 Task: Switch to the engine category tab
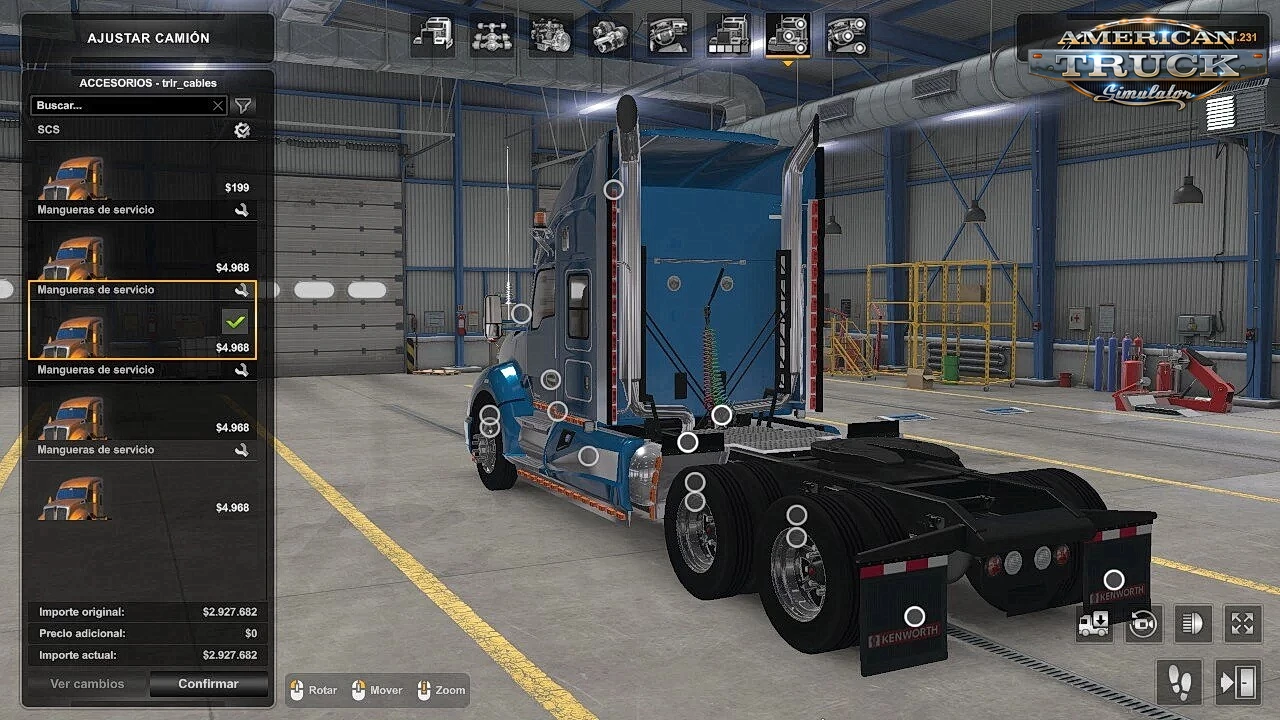click(x=551, y=36)
